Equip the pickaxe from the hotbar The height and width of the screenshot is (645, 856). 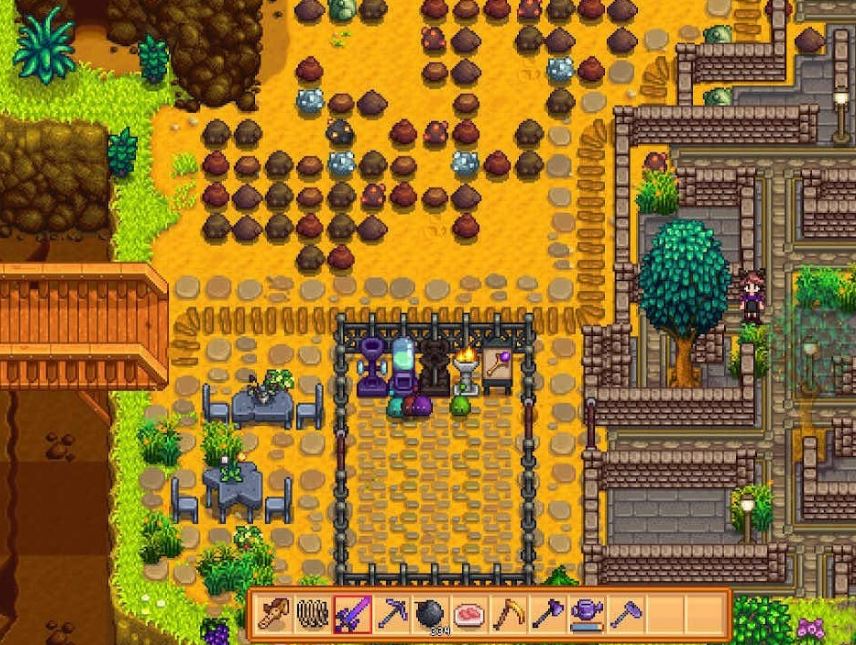point(391,613)
